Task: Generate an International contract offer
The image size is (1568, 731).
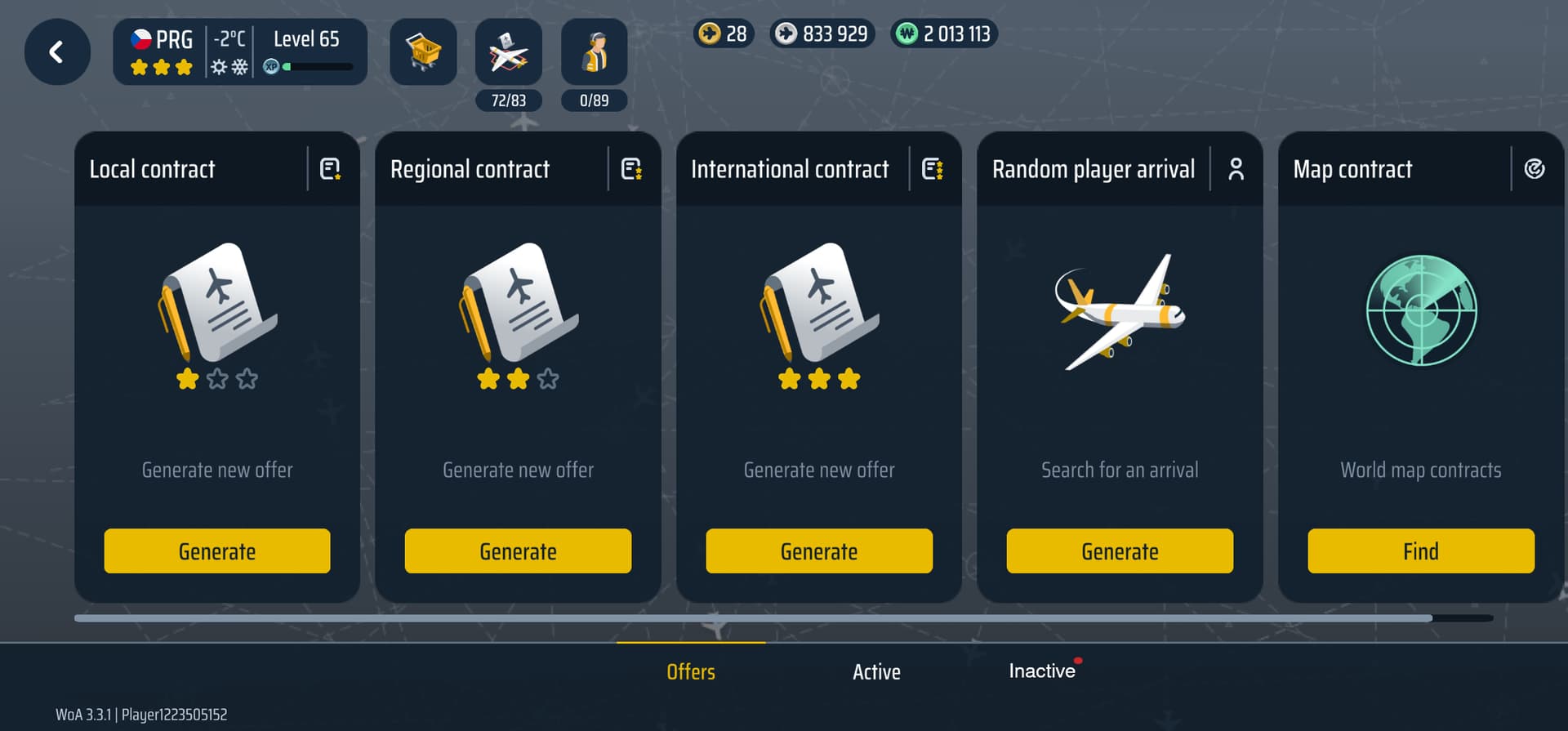Action: tap(819, 551)
